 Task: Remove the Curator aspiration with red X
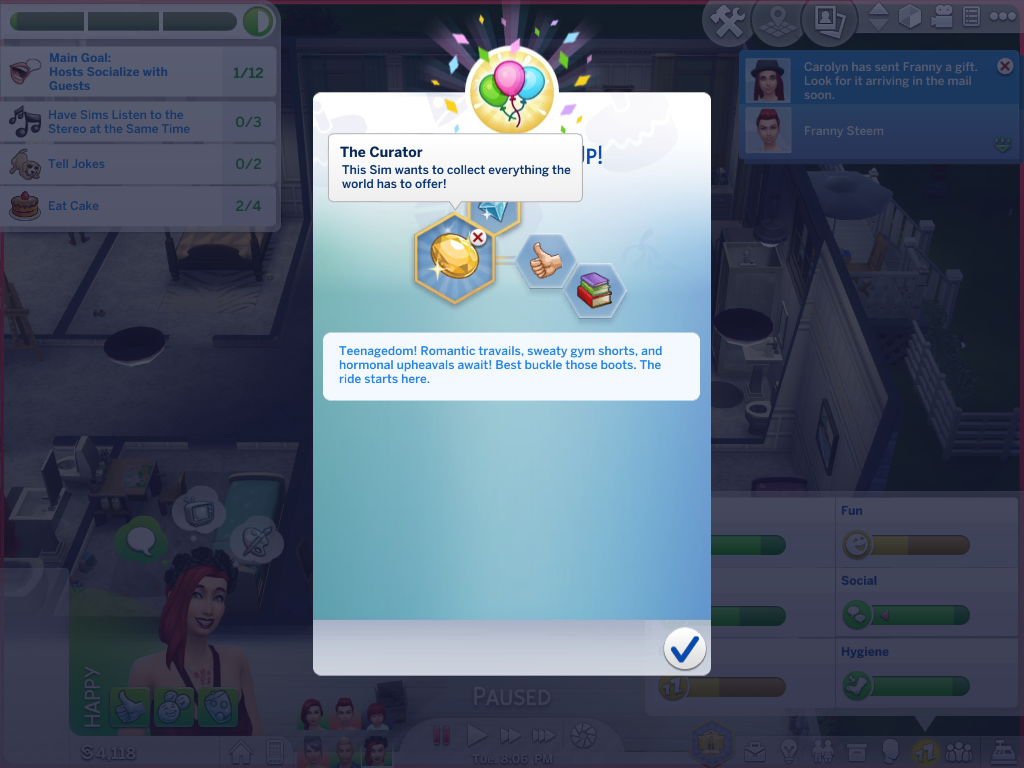[x=478, y=237]
